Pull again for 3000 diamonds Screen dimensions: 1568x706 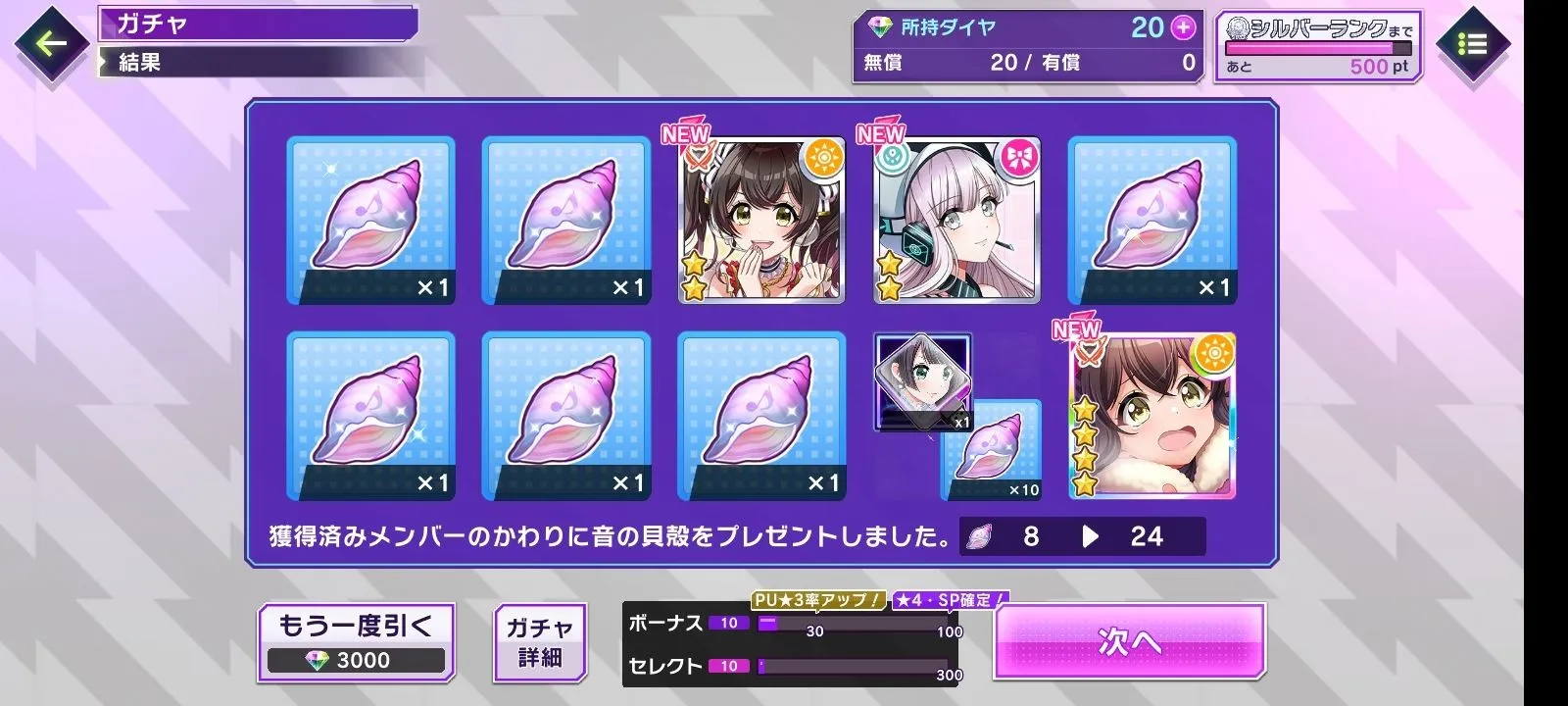coord(356,642)
